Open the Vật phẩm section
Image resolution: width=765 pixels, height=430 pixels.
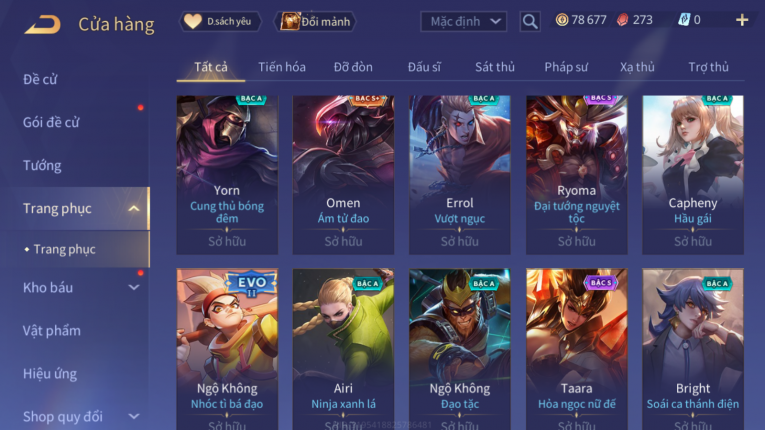point(52,330)
